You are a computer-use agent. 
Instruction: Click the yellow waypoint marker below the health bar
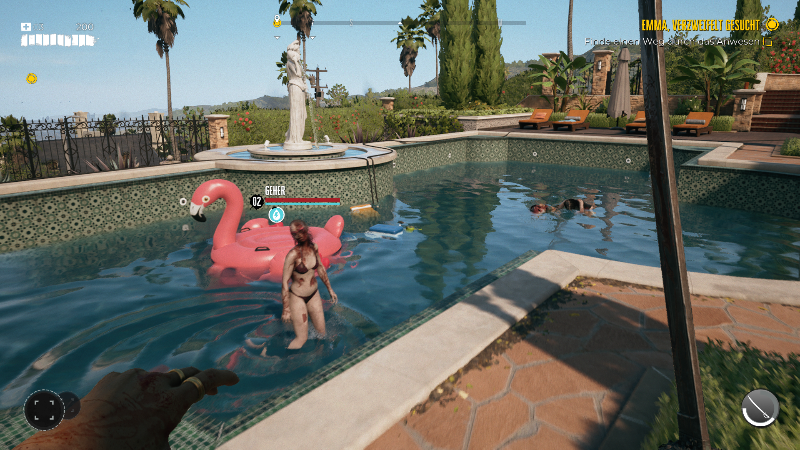[x=31, y=78]
